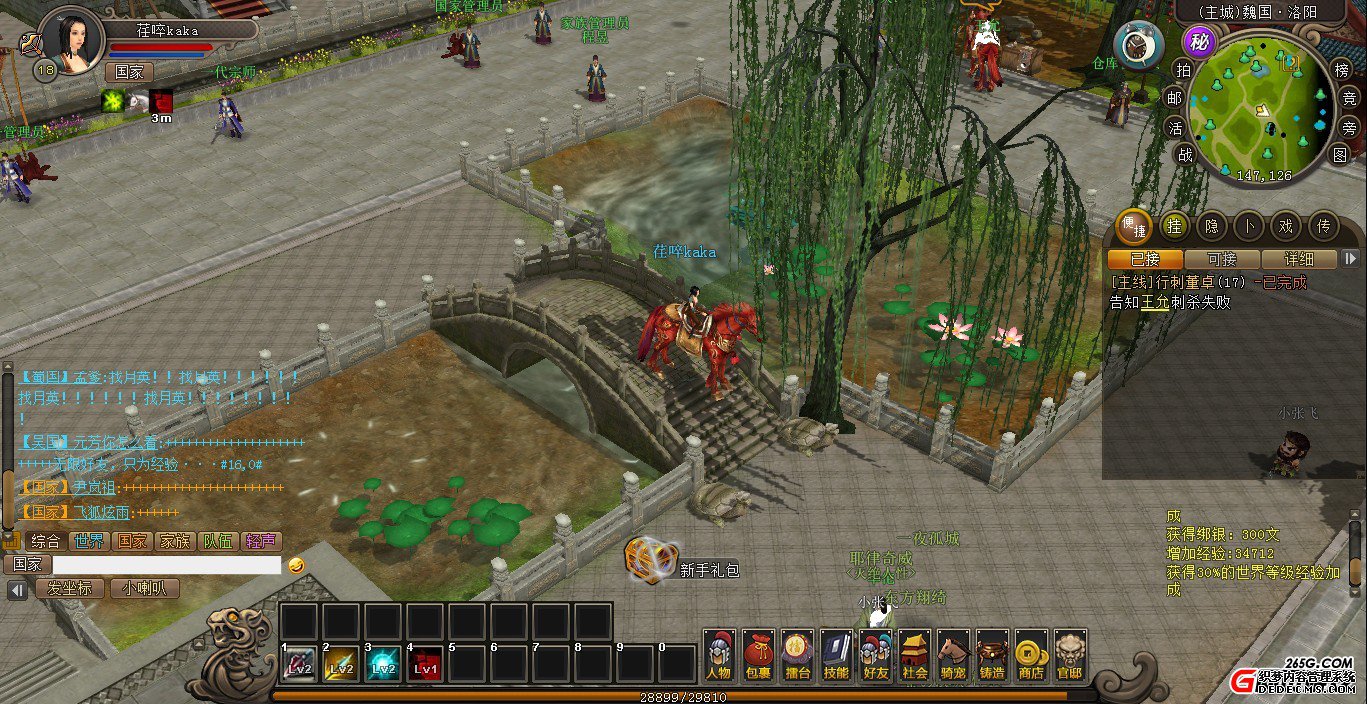Open the alarm clock icon
This screenshot has width=1367, height=704.
1139,44
